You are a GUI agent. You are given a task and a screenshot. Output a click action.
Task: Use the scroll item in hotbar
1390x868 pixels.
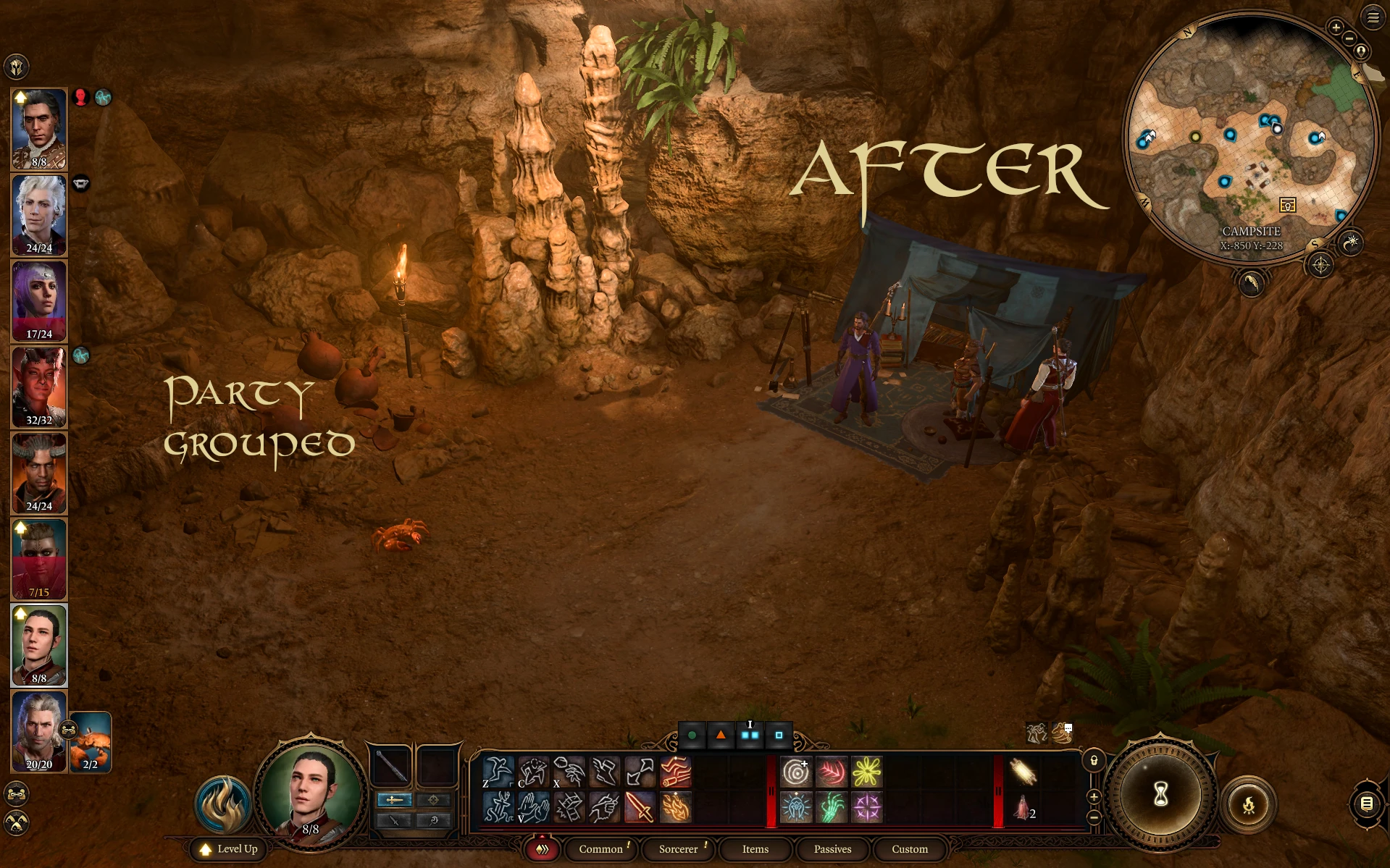(x=1023, y=772)
